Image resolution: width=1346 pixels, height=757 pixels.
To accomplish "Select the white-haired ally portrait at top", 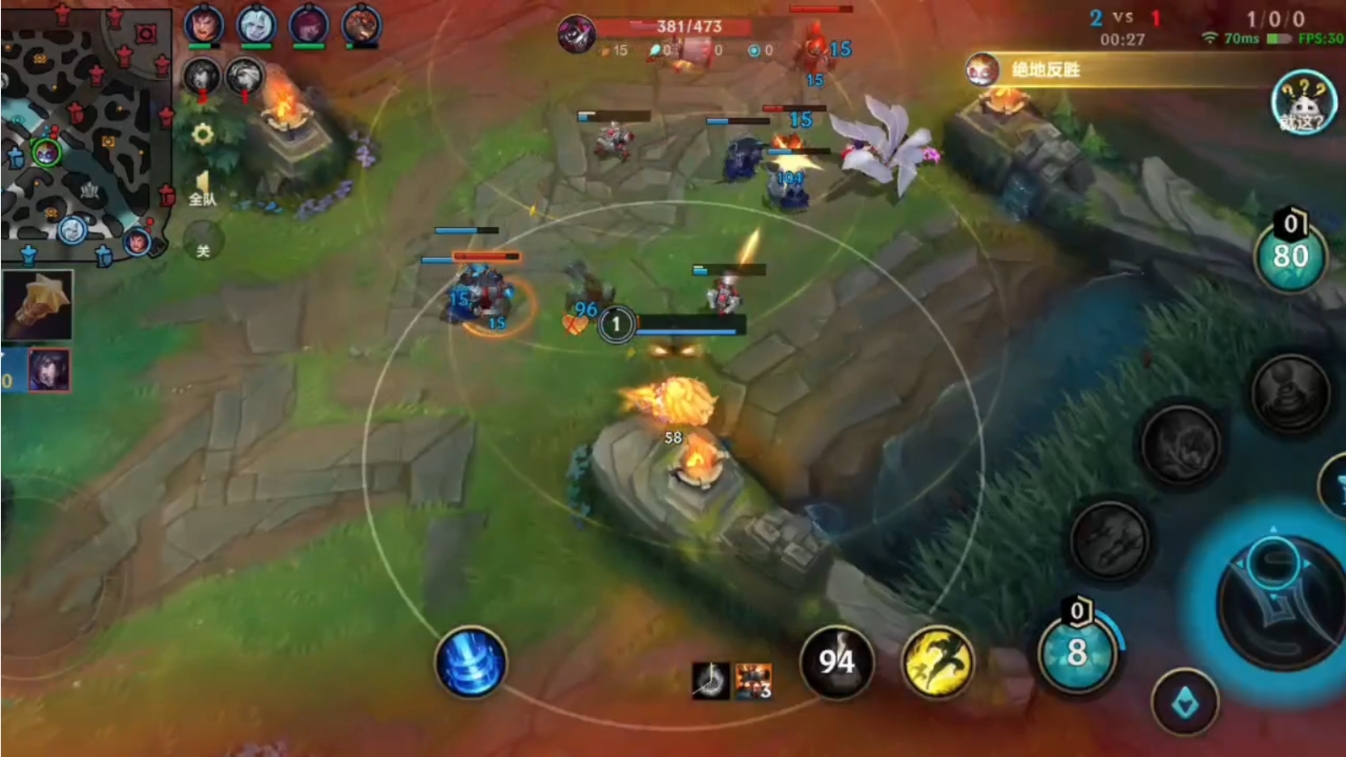I will click(x=257, y=25).
